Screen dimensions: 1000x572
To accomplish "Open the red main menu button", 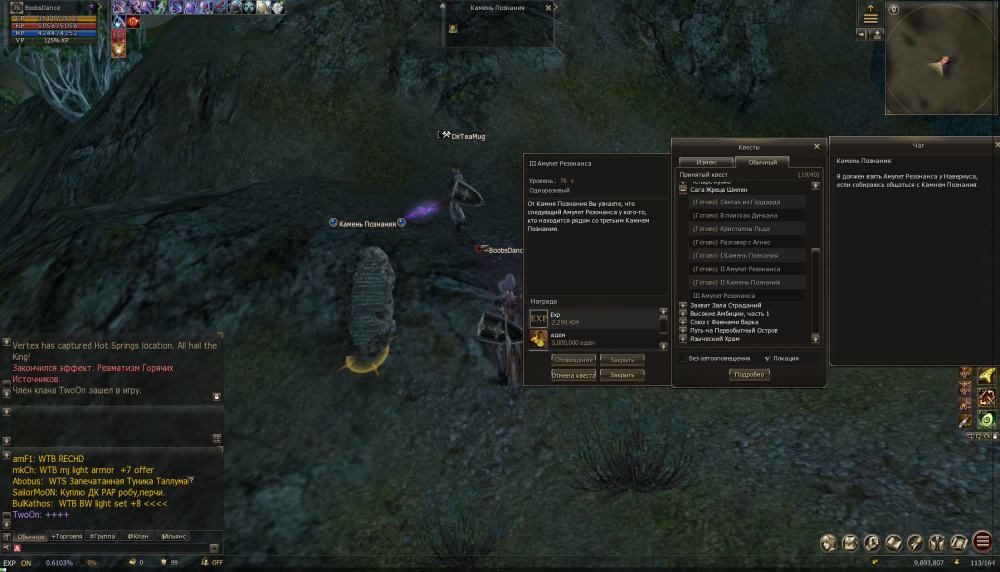I will [x=983, y=542].
